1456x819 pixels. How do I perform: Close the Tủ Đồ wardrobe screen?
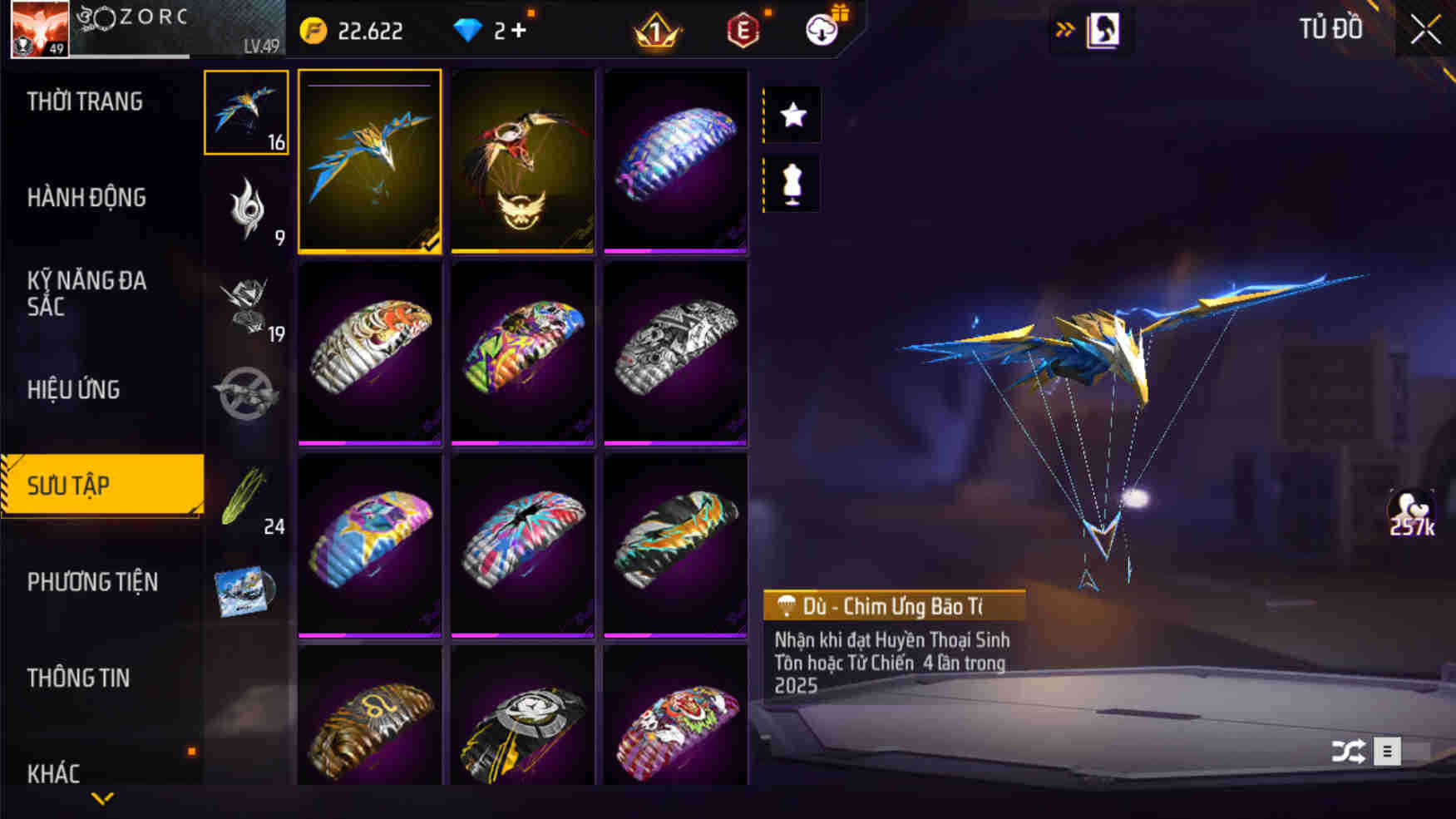click(1425, 30)
